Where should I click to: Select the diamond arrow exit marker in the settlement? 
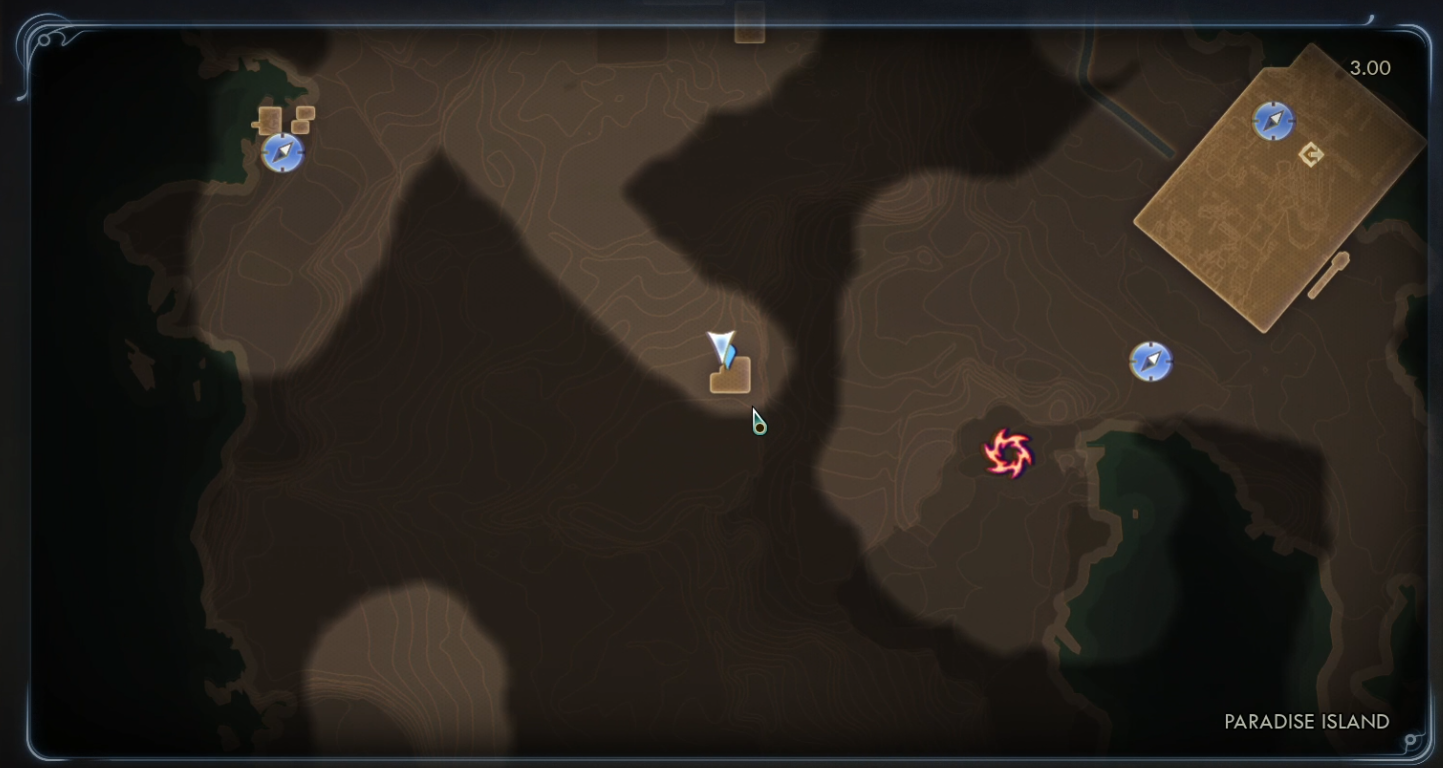coord(1311,154)
